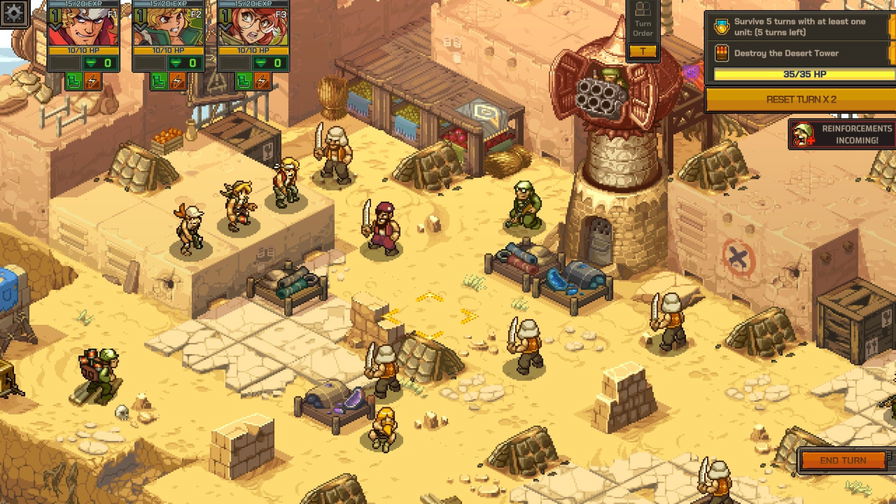Screen dimensions: 896x504
Task: Click the green boot icon under F1 portrait
Action: pos(73,82)
